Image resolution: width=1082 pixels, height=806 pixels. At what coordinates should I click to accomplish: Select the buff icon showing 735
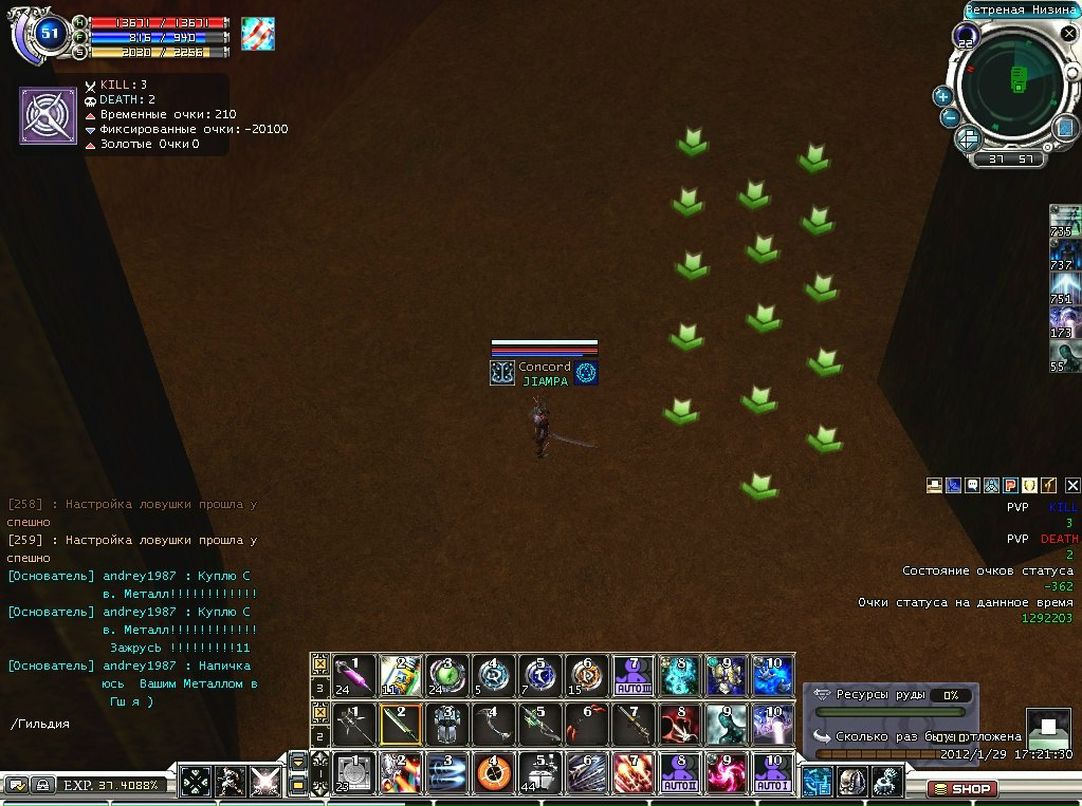(x=1064, y=220)
